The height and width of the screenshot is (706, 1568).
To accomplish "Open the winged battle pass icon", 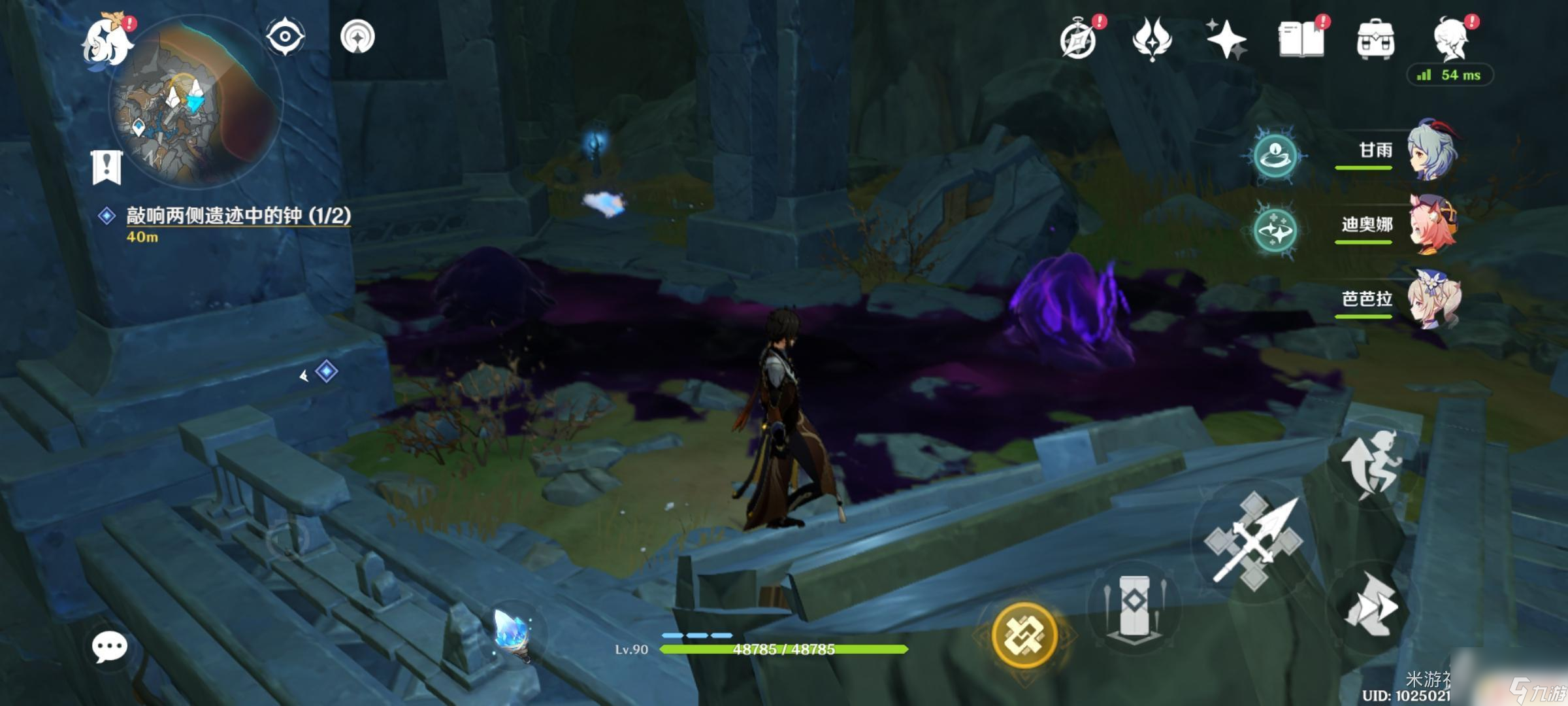I will tap(1152, 39).
